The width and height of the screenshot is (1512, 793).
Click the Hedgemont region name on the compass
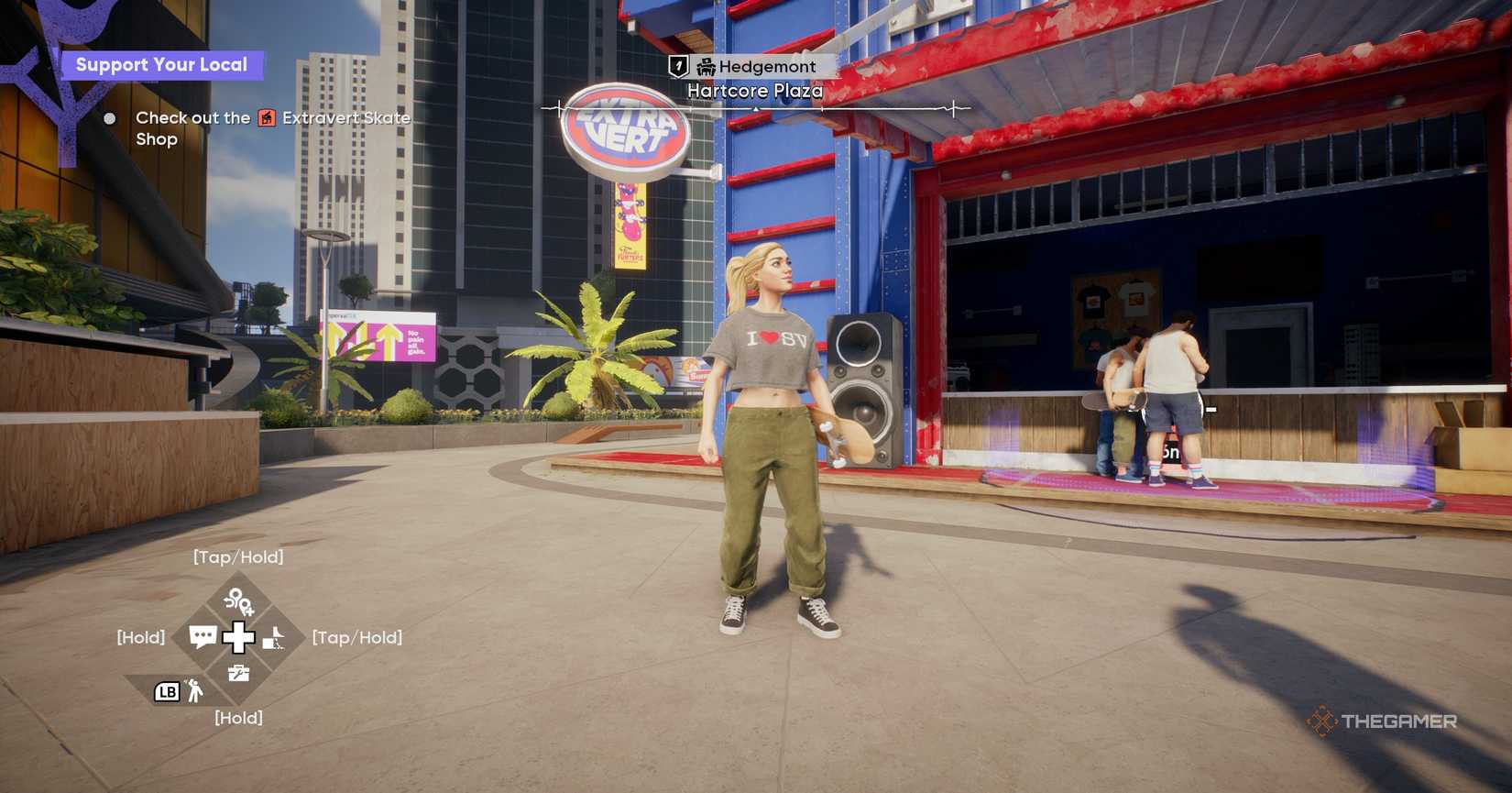pos(768,66)
